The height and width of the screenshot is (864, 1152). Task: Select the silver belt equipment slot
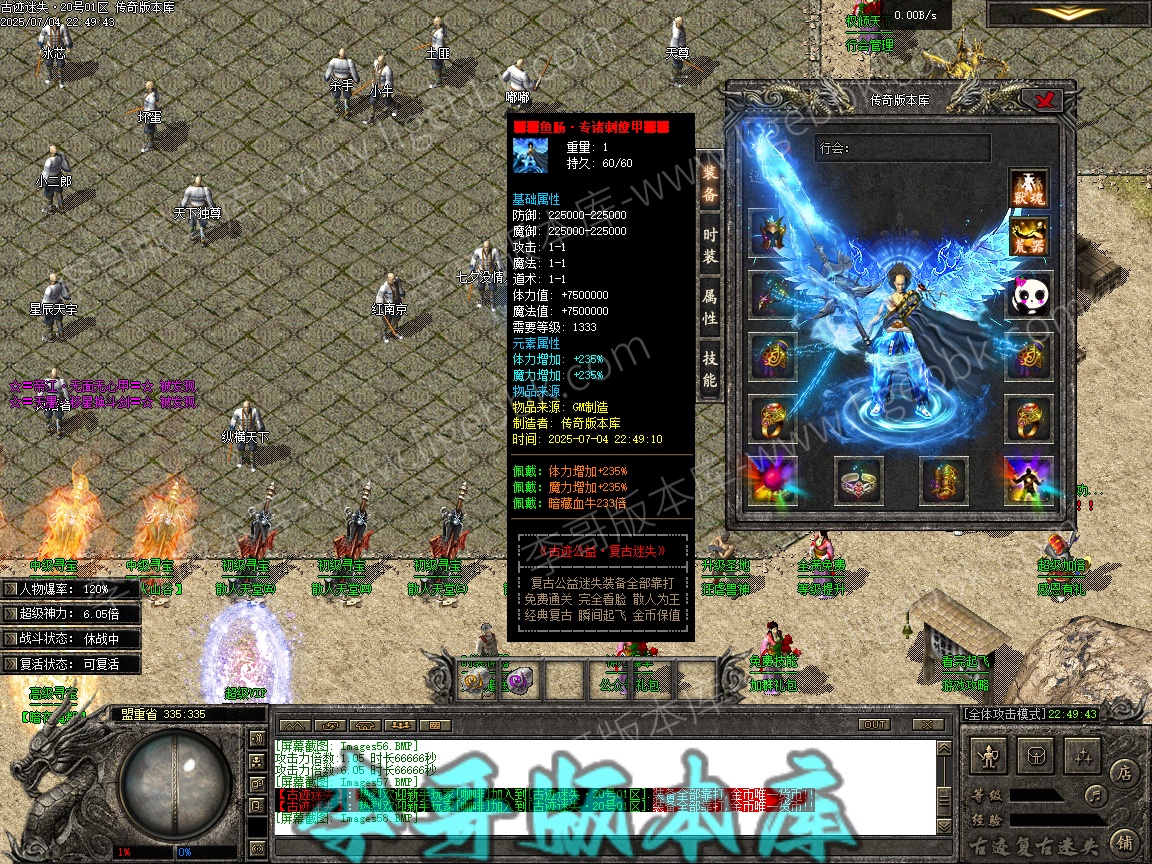[858, 481]
